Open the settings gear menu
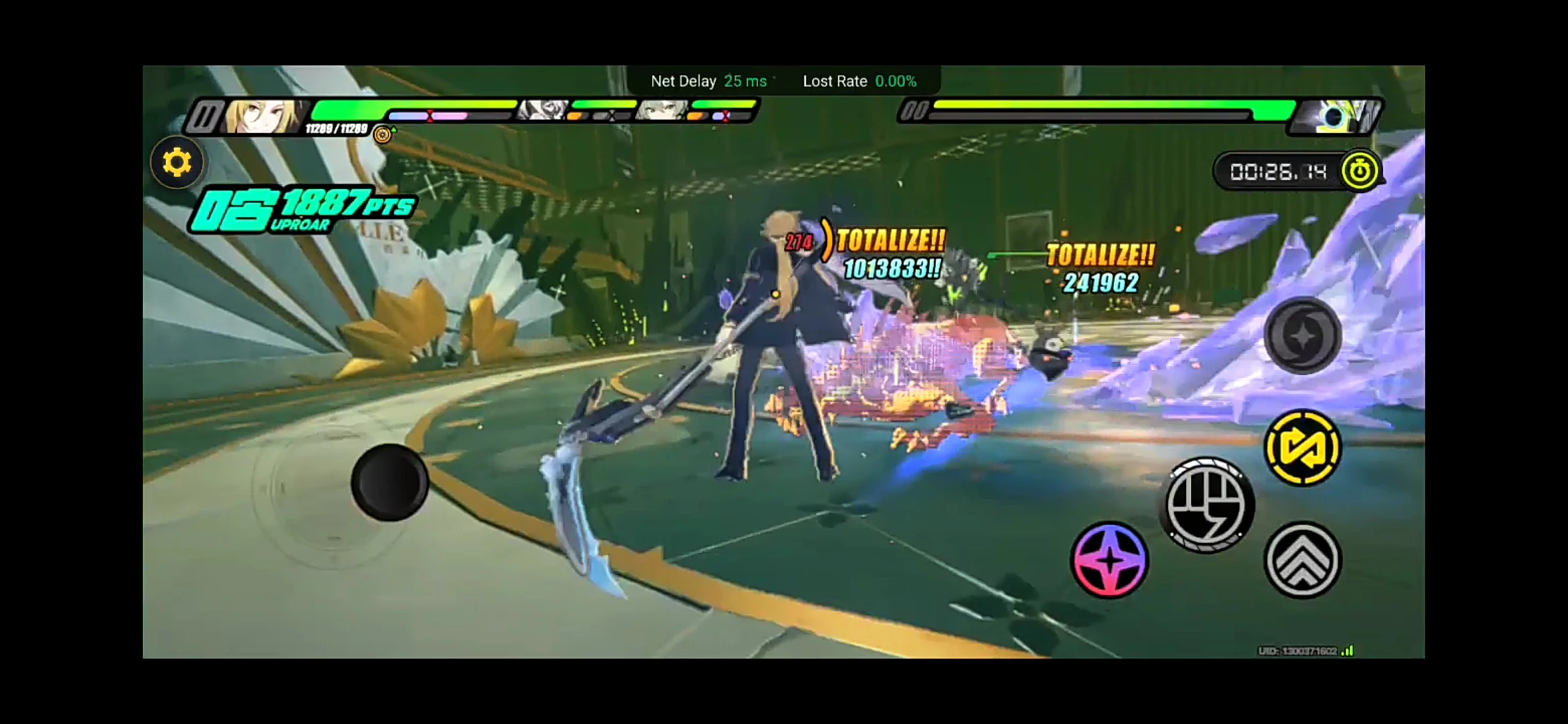The width and height of the screenshot is (1568, 724). tap(176, 162)
